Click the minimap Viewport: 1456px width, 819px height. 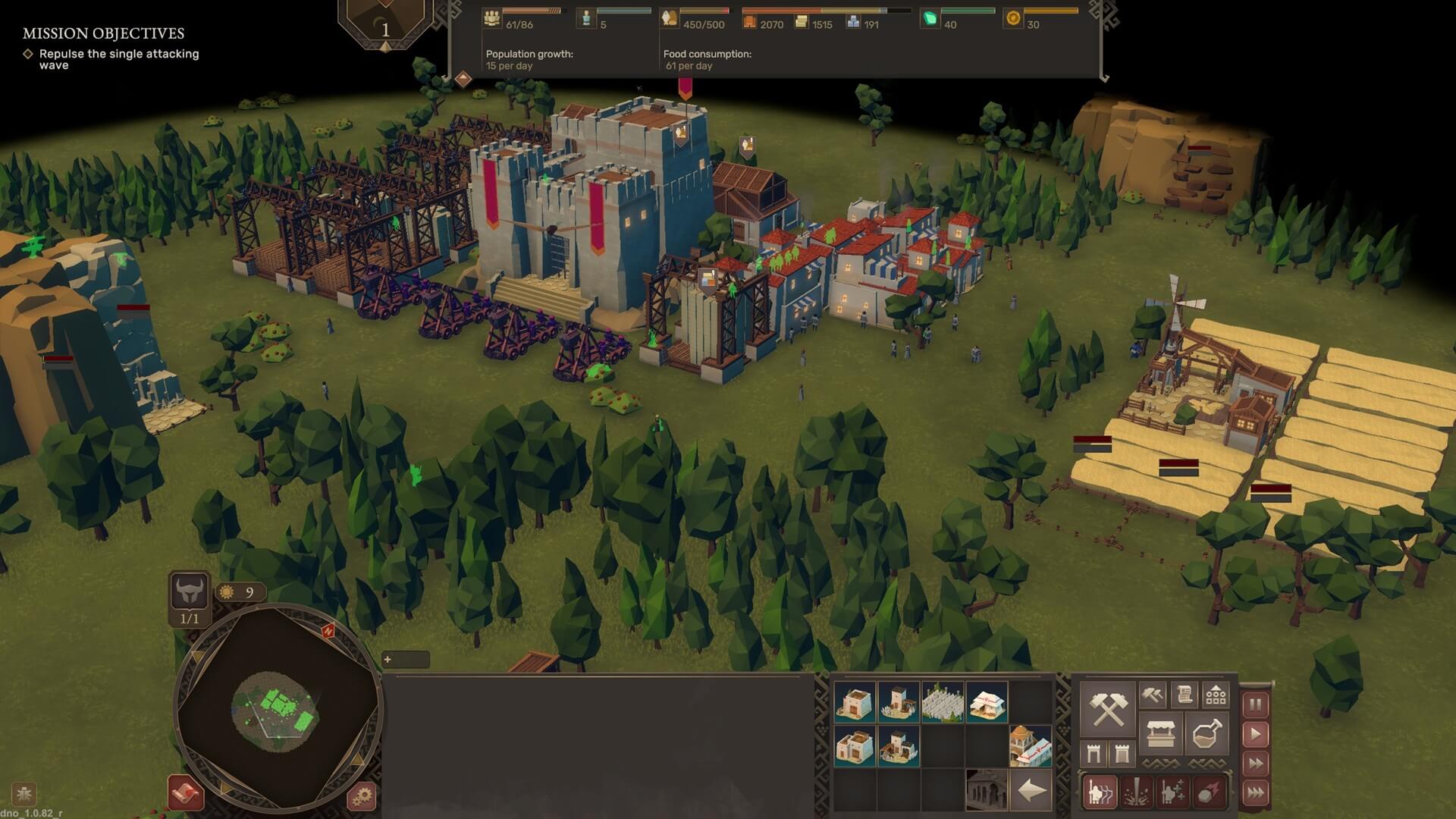click(x=278, y=708)
